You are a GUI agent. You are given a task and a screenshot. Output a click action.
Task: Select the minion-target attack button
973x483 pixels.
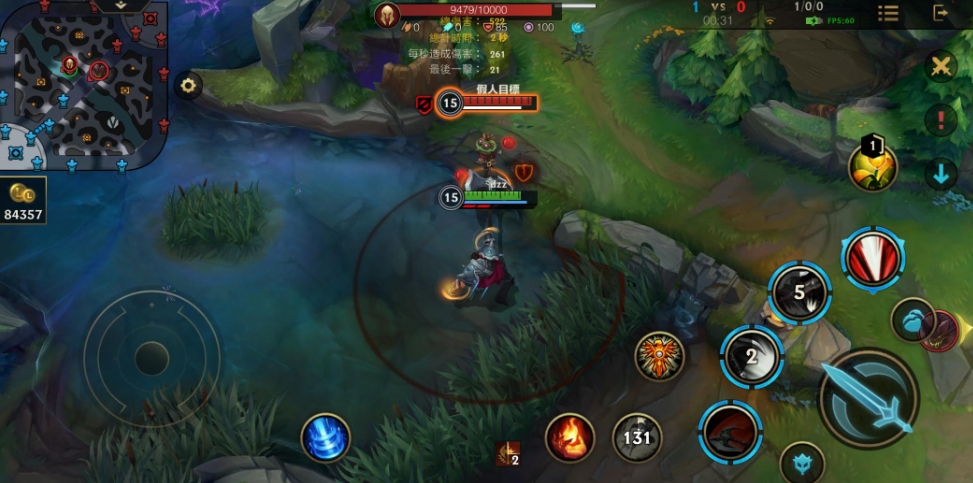[913, 319]
